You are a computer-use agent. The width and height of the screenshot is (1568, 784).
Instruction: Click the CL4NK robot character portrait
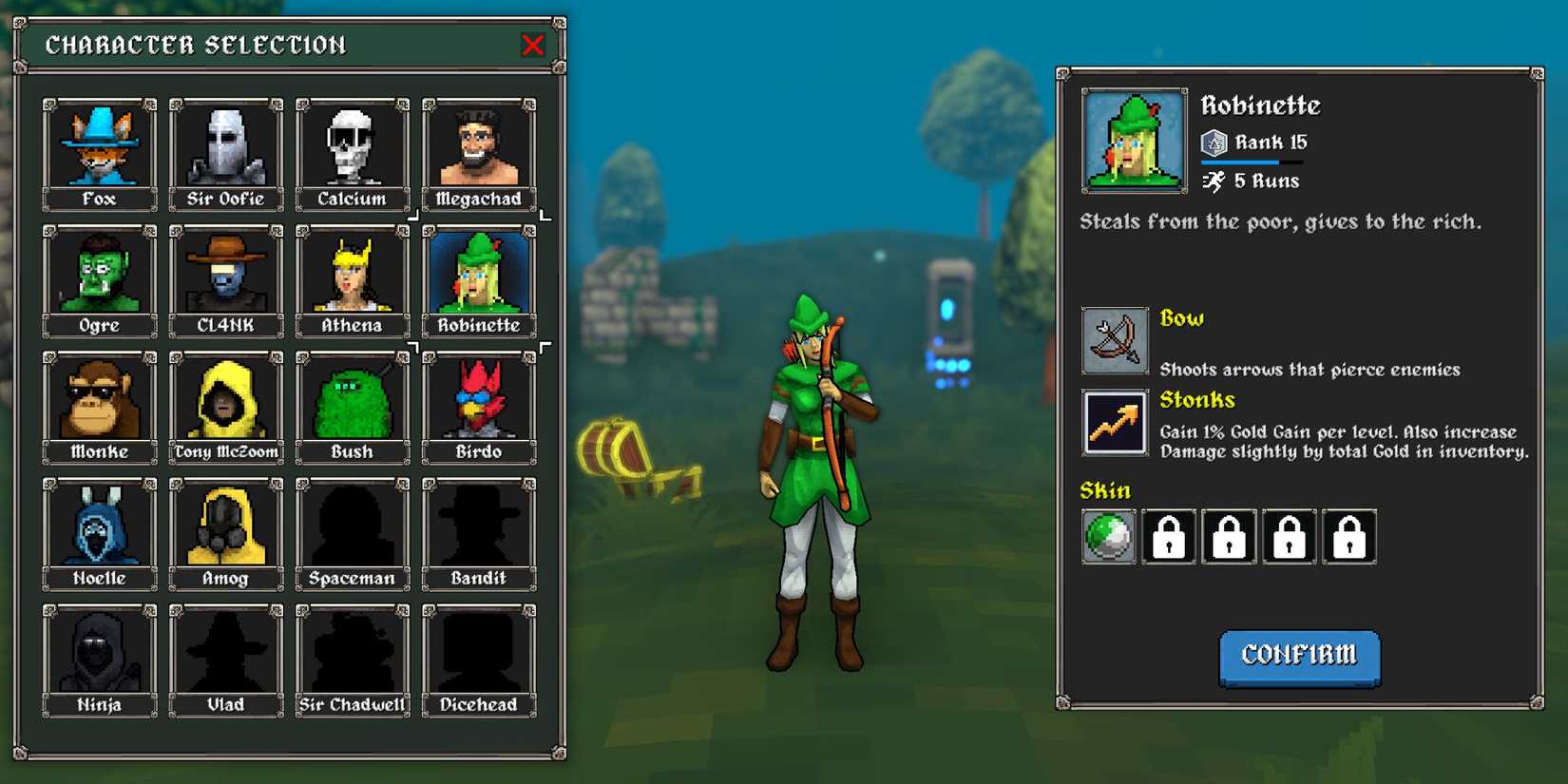click(x=225, y=274)
